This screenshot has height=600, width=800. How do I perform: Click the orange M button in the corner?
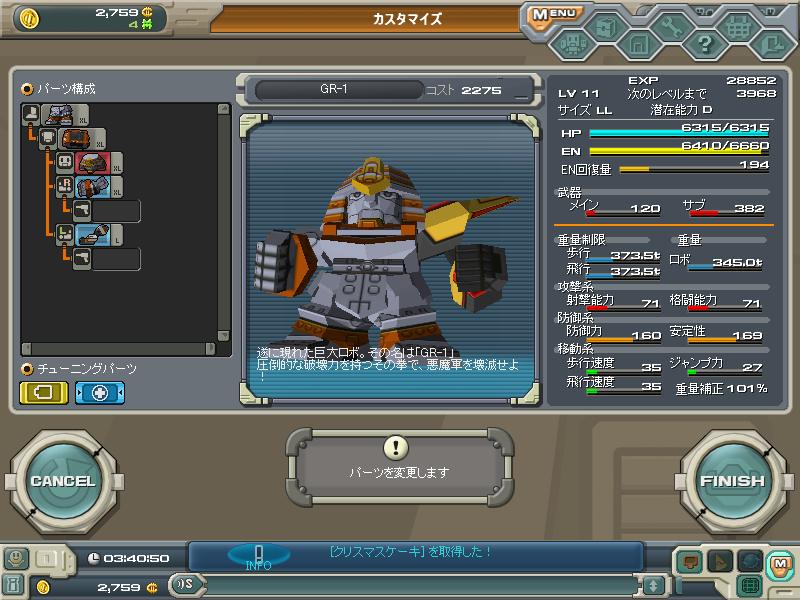tap(780, 564)
